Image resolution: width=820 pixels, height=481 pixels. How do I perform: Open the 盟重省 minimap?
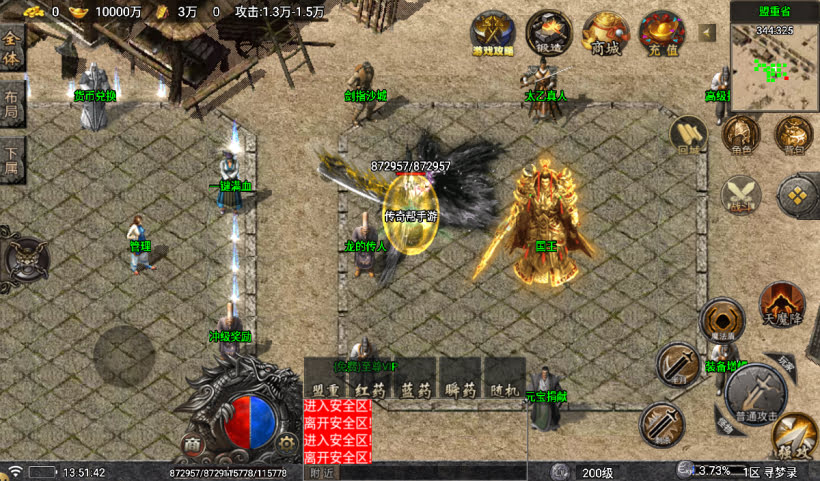pyautogui.click(x=774, y=59)
